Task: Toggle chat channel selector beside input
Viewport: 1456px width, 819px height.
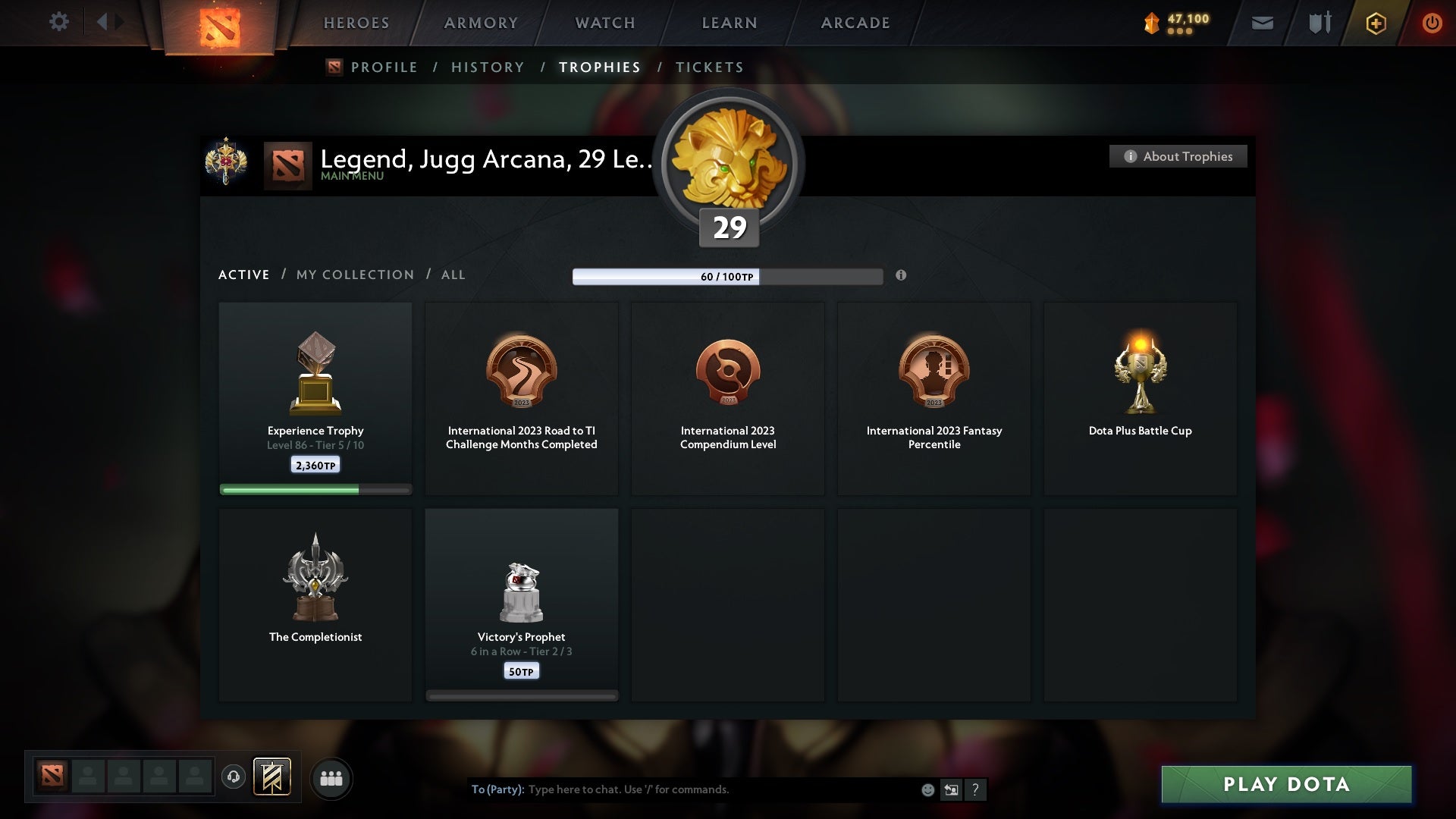Action: point(951,789)
